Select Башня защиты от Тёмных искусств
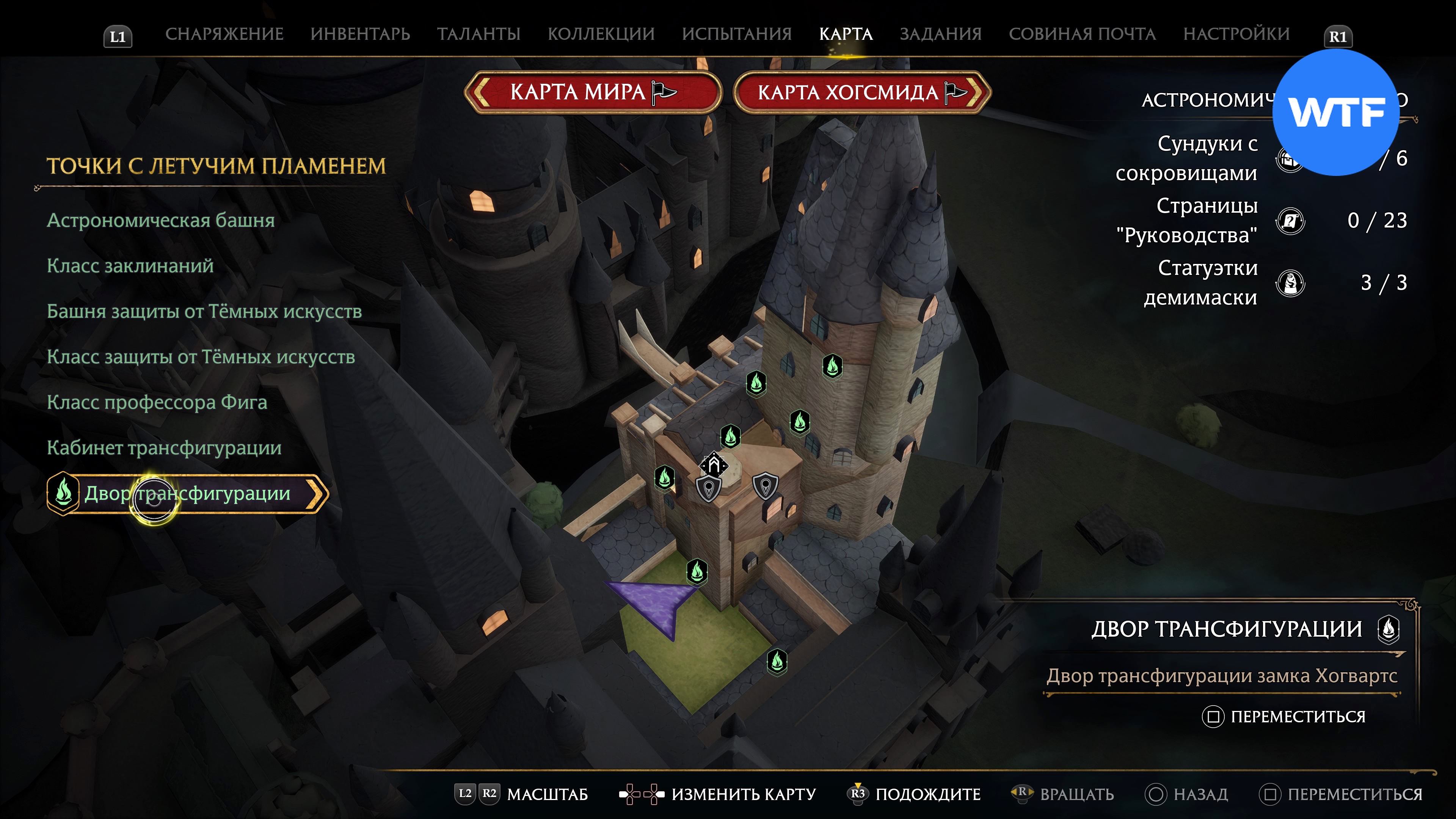The width and height of the screenshot is (1456, 819). point(204,311)
